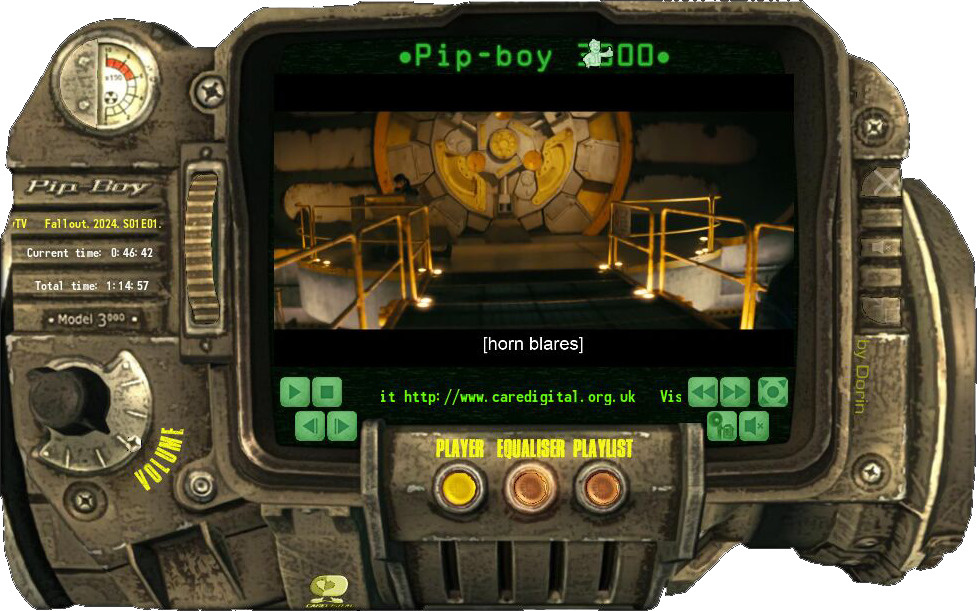Open the EQUALISER panel button
This screenshot has height=611, width=977.
click(x=529, y=487)
